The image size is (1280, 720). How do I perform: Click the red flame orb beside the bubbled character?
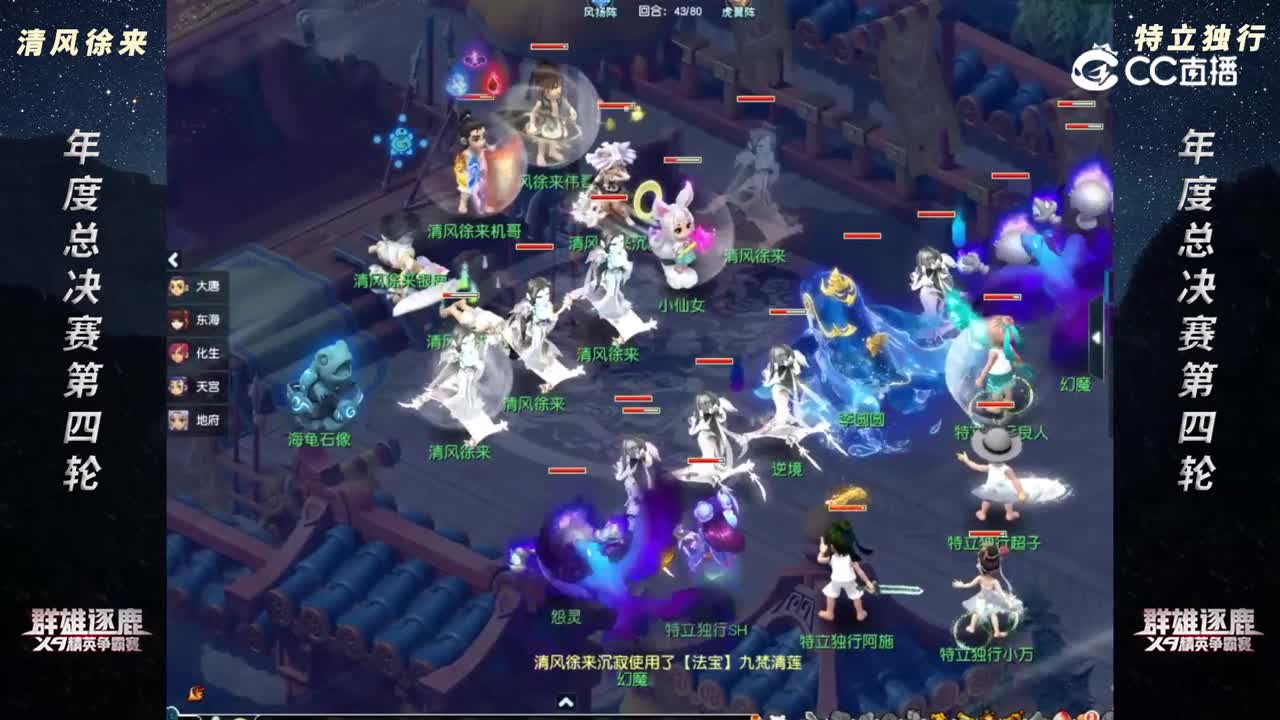pos(492,83)
